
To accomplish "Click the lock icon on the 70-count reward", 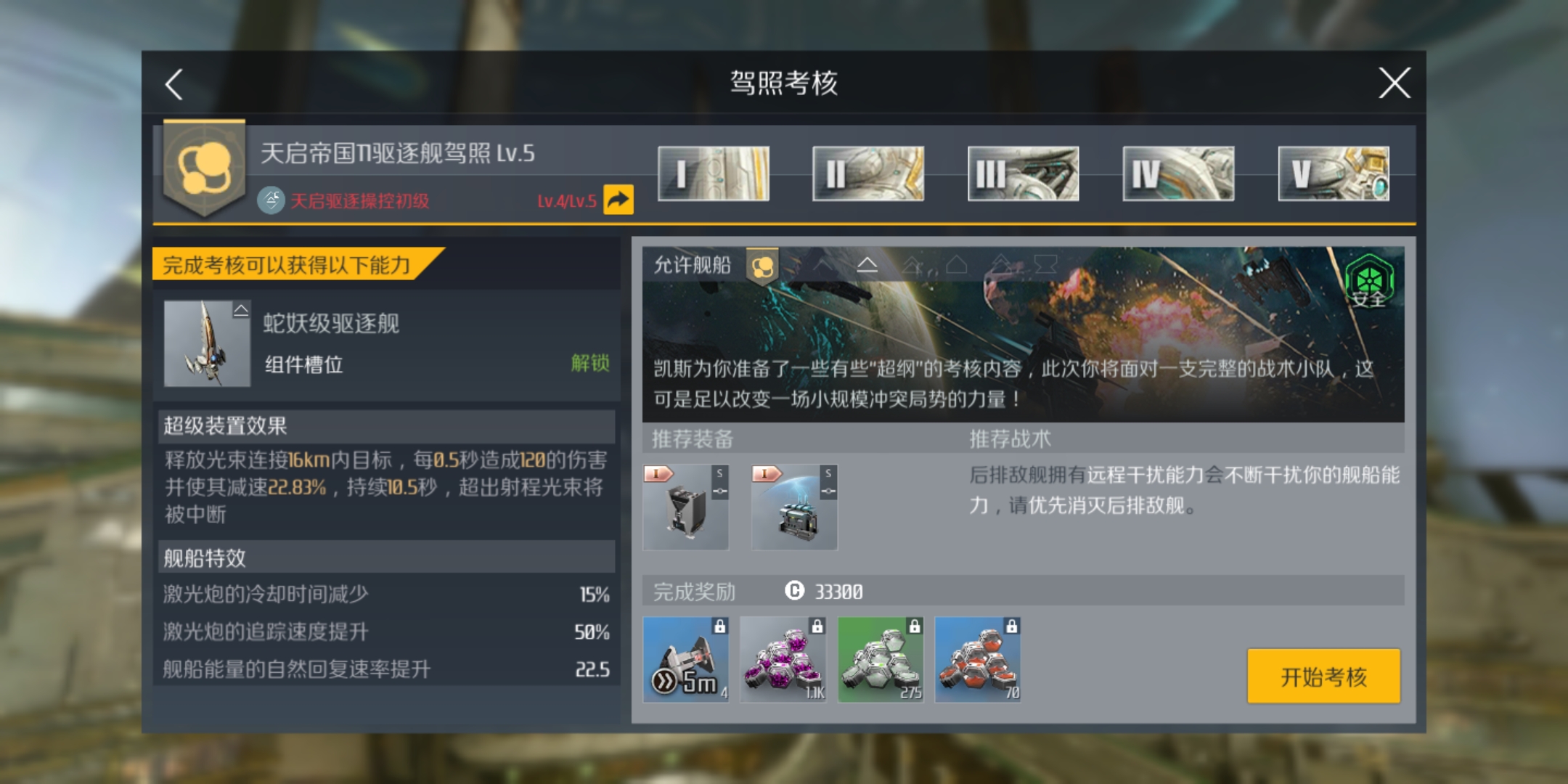I will (x=1011, y=627).
